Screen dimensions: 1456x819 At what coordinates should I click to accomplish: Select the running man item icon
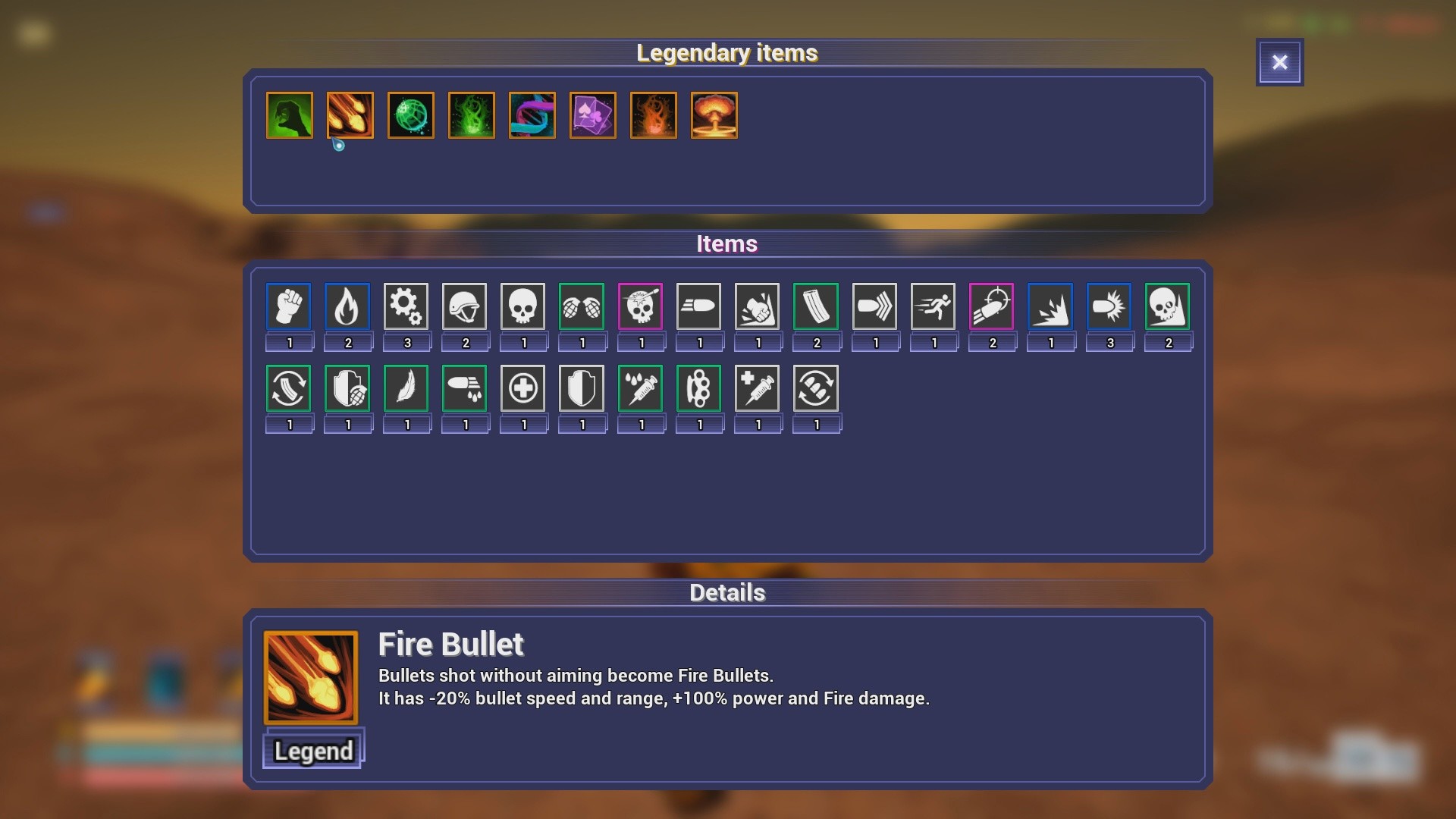point(934,306)
